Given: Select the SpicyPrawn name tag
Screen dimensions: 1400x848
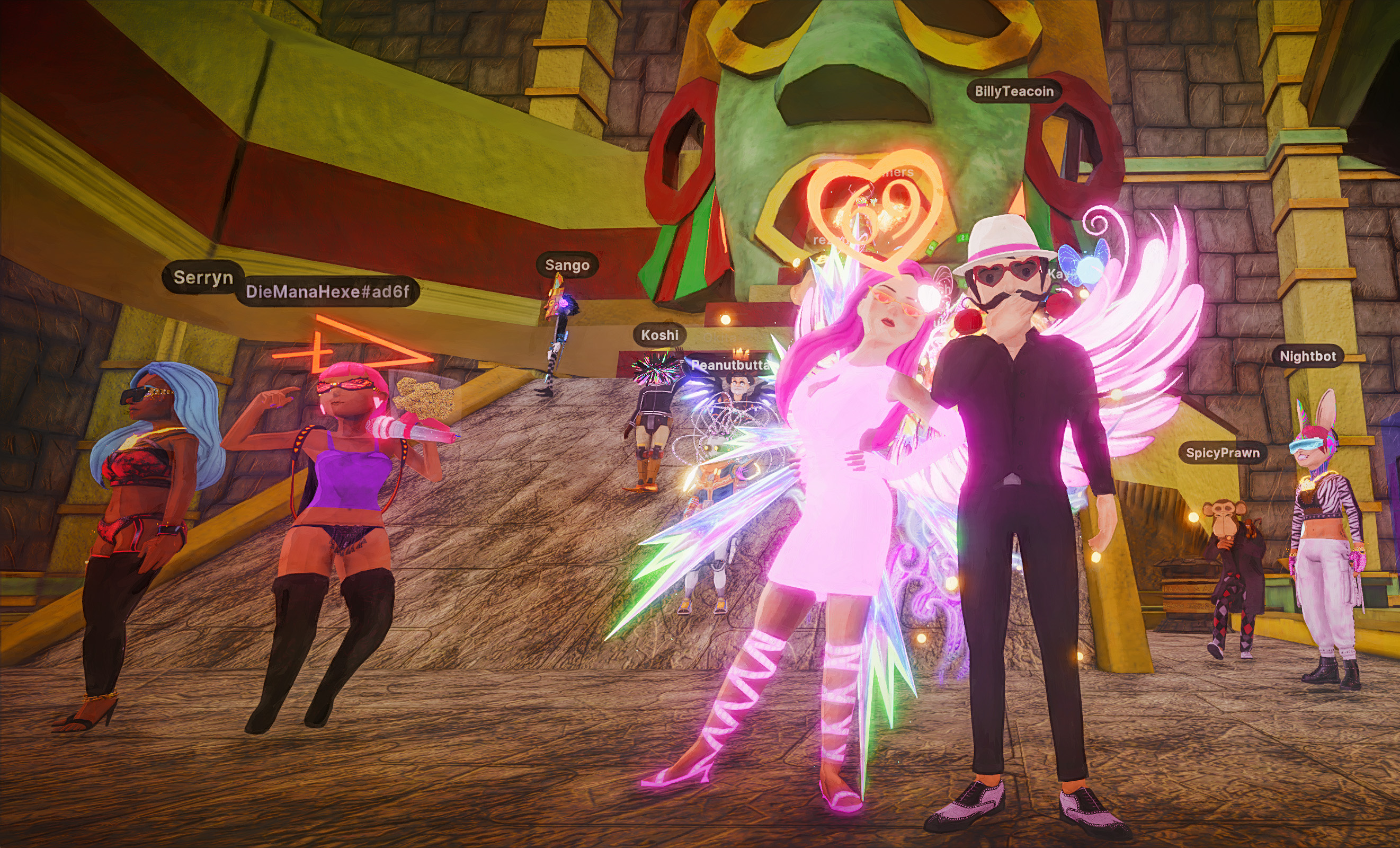Looking at the screenshot, I should pos(1222,453).
